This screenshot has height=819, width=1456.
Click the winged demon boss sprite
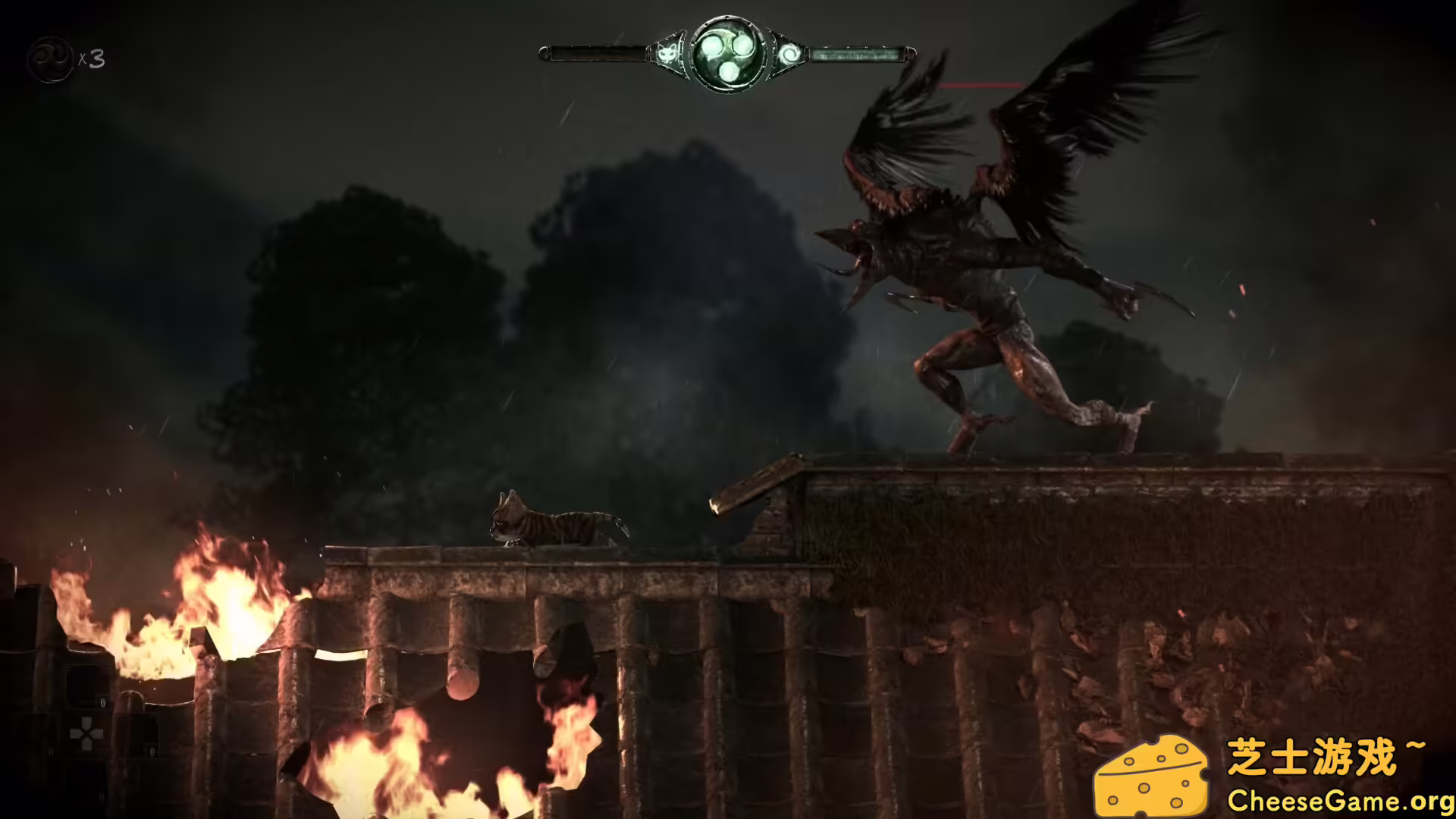(x=986, y=250)
